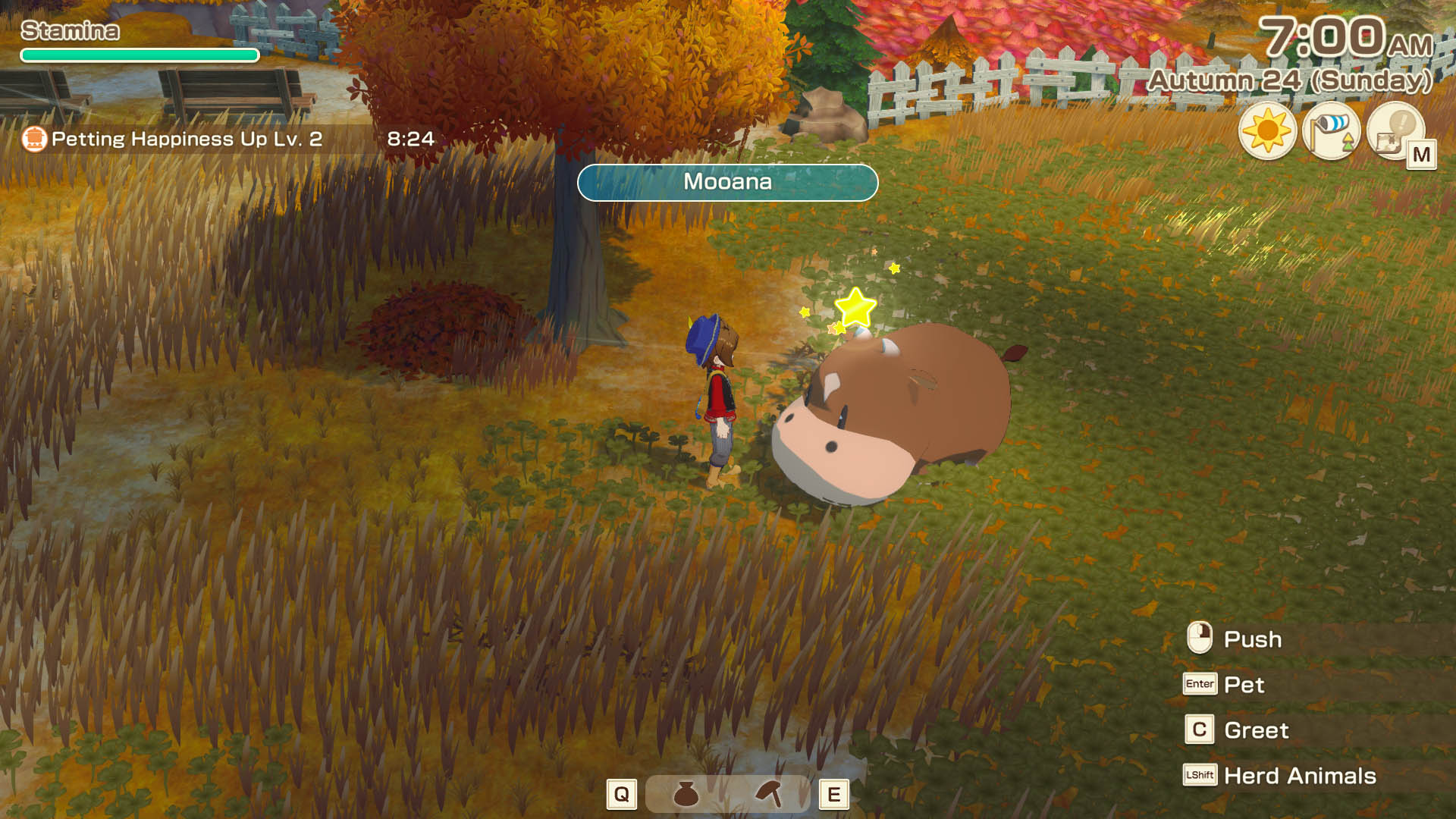Choose the Pet action for Mooana
This screenshot has height=819, width=1456.
tap(1244, 685)
